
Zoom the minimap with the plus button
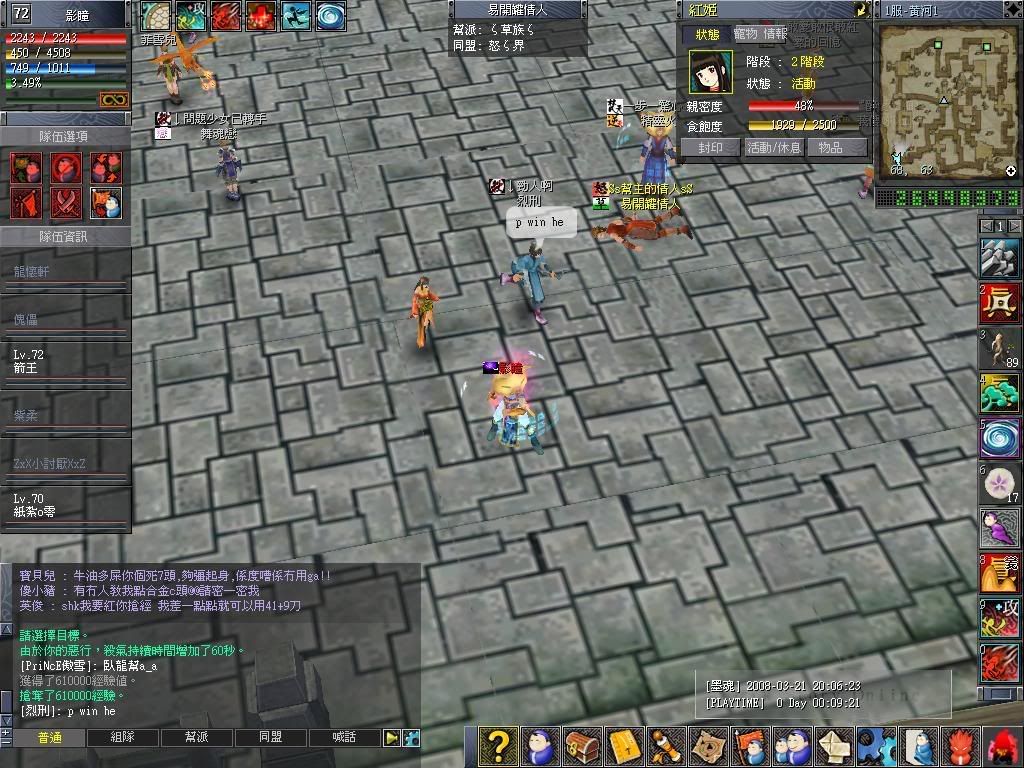pos(1010,171)
